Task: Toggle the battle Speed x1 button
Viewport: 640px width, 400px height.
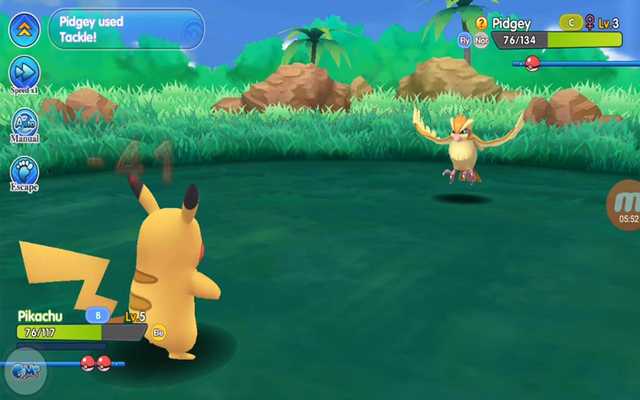Action: 24,73
